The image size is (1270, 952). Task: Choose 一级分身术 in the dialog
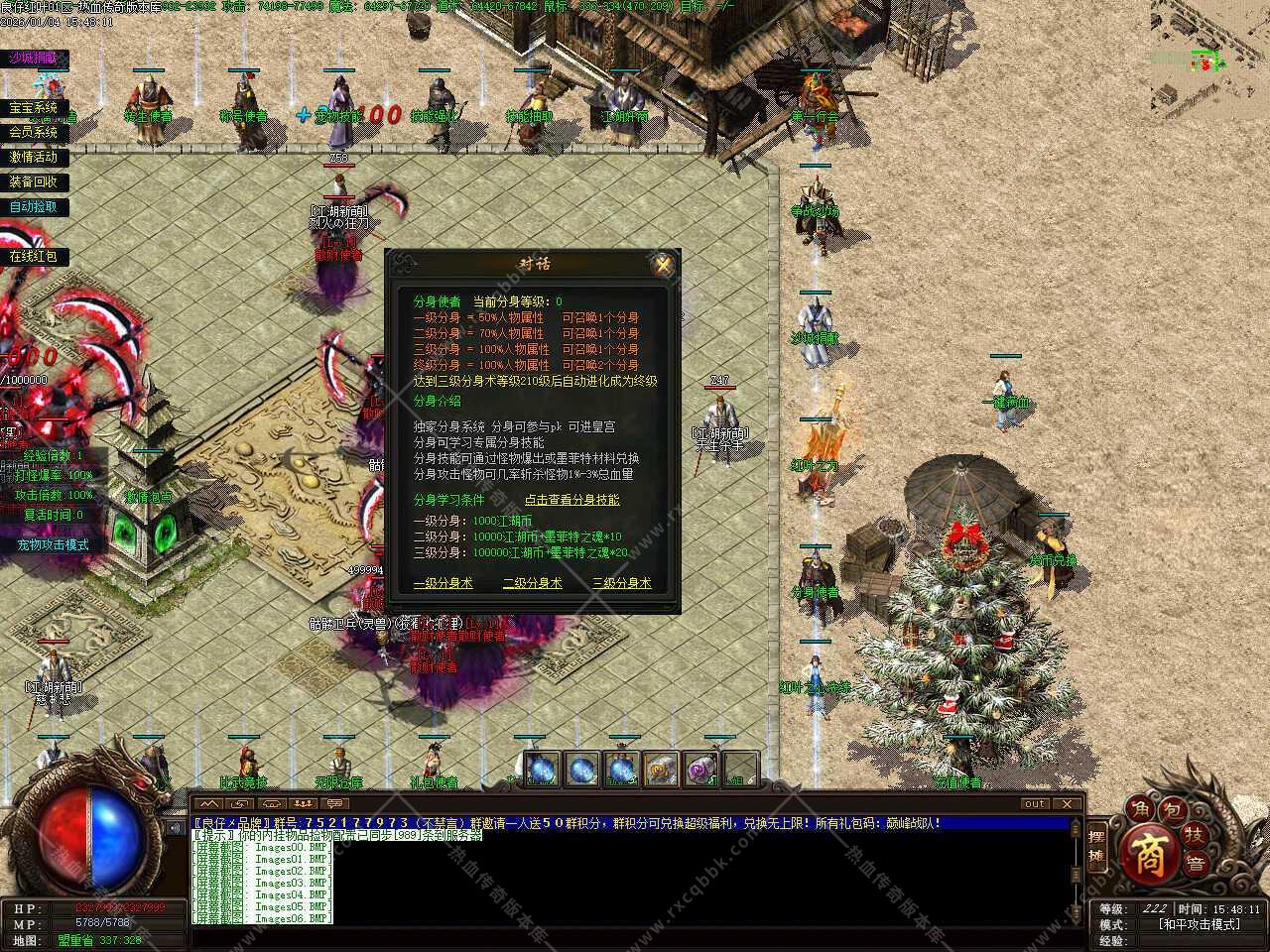[x=443, y=583]
